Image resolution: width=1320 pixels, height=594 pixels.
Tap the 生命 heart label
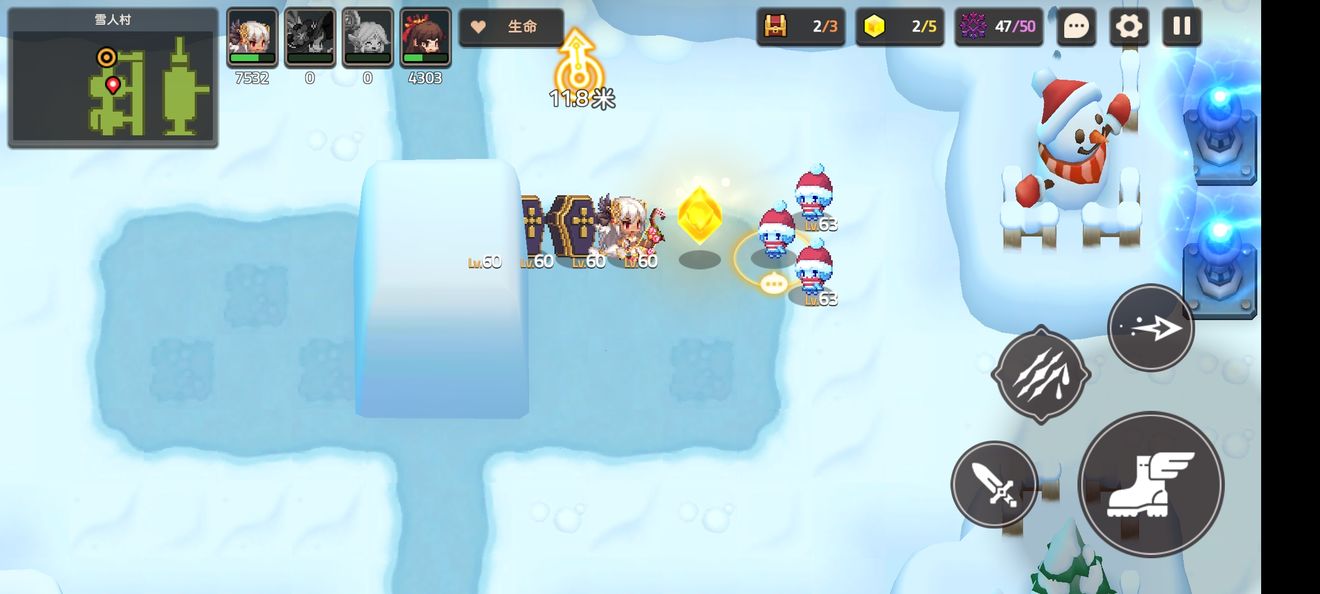point(511,27)
